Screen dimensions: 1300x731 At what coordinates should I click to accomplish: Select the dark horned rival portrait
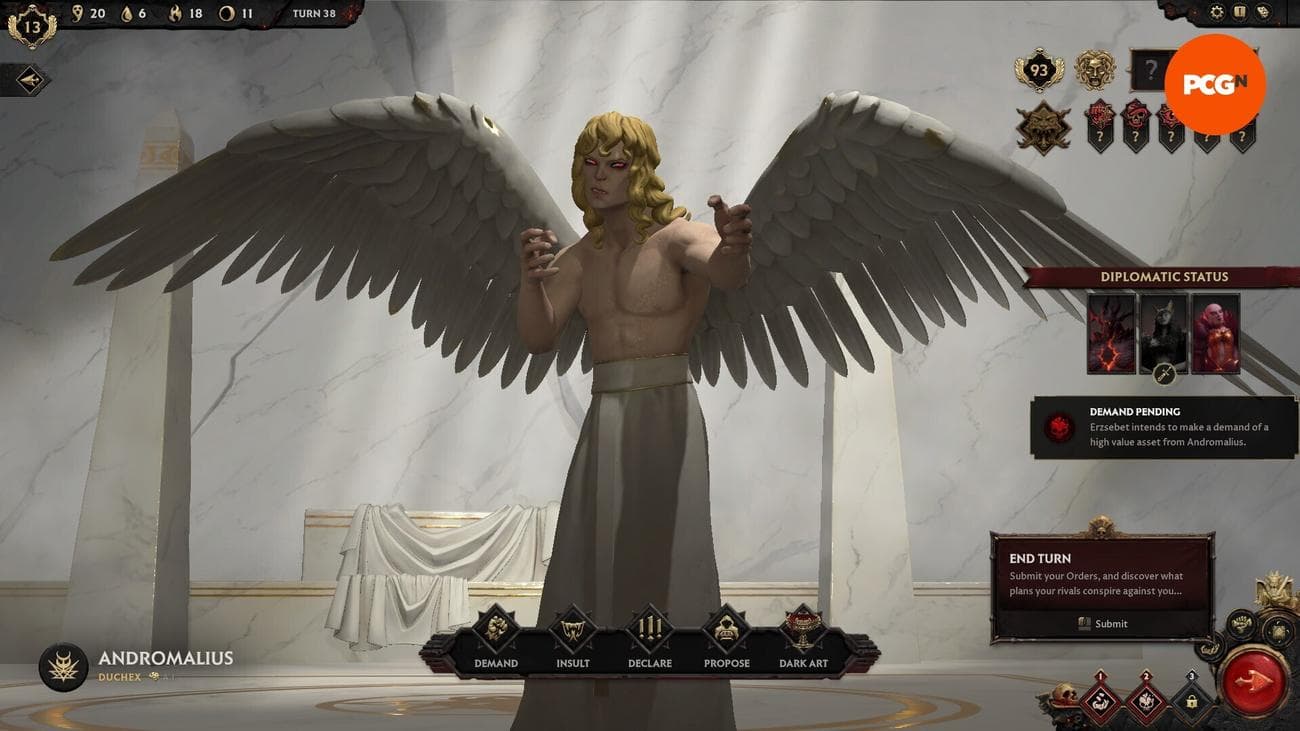(1163, 332)
